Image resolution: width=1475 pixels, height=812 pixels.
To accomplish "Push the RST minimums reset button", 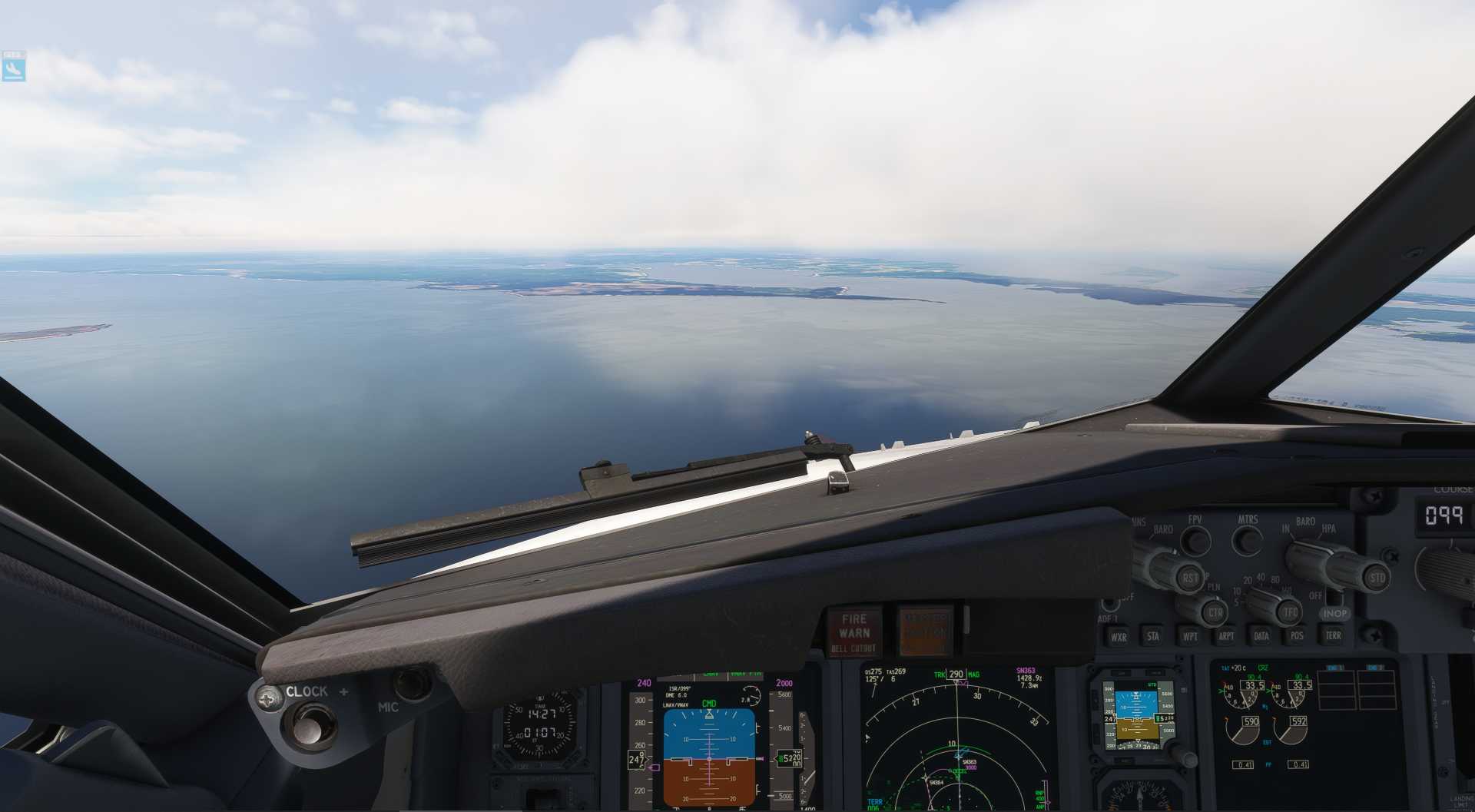I will click(1189, 578).
